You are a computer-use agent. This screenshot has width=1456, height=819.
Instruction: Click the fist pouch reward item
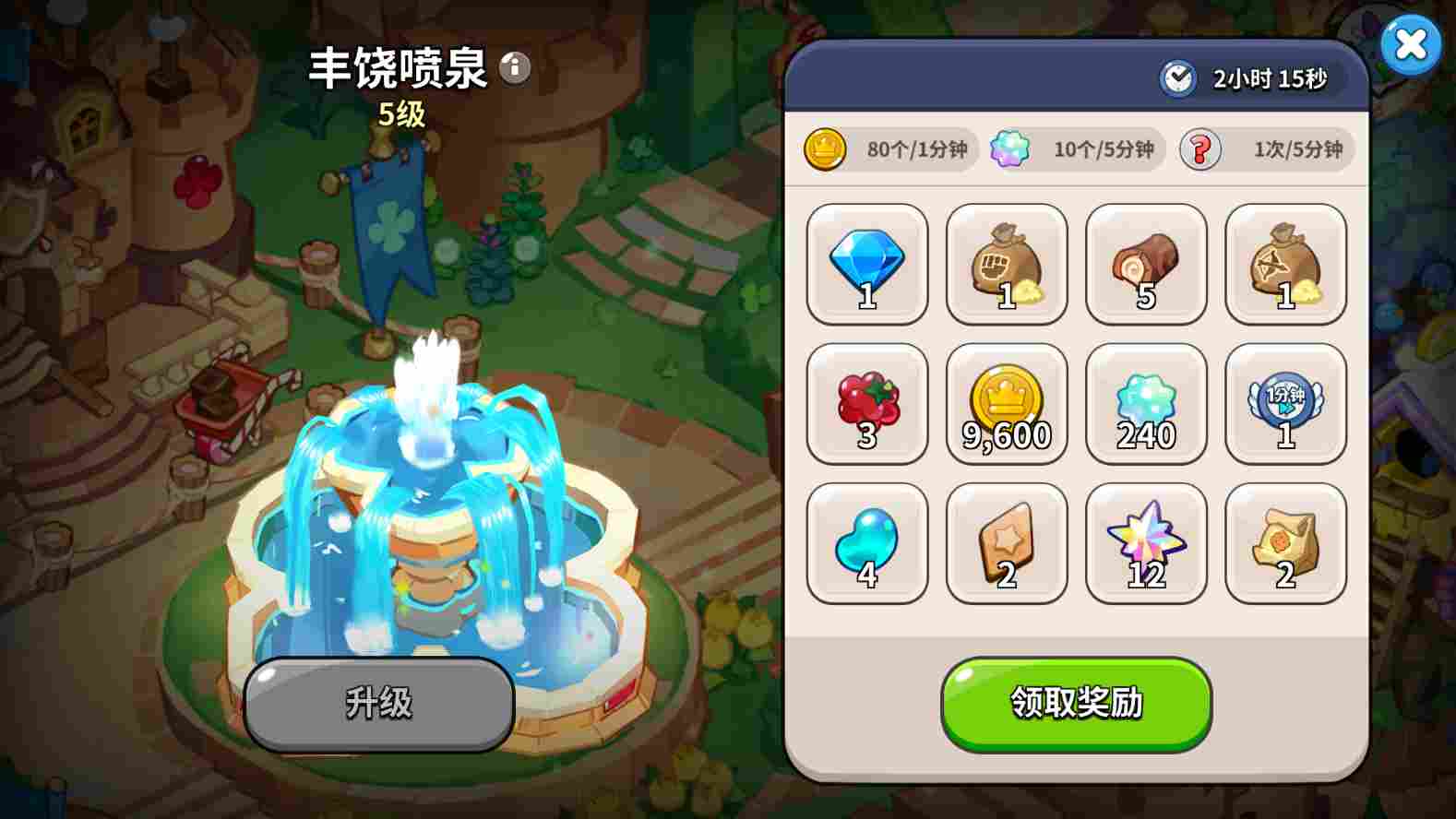coord(1006,266)
